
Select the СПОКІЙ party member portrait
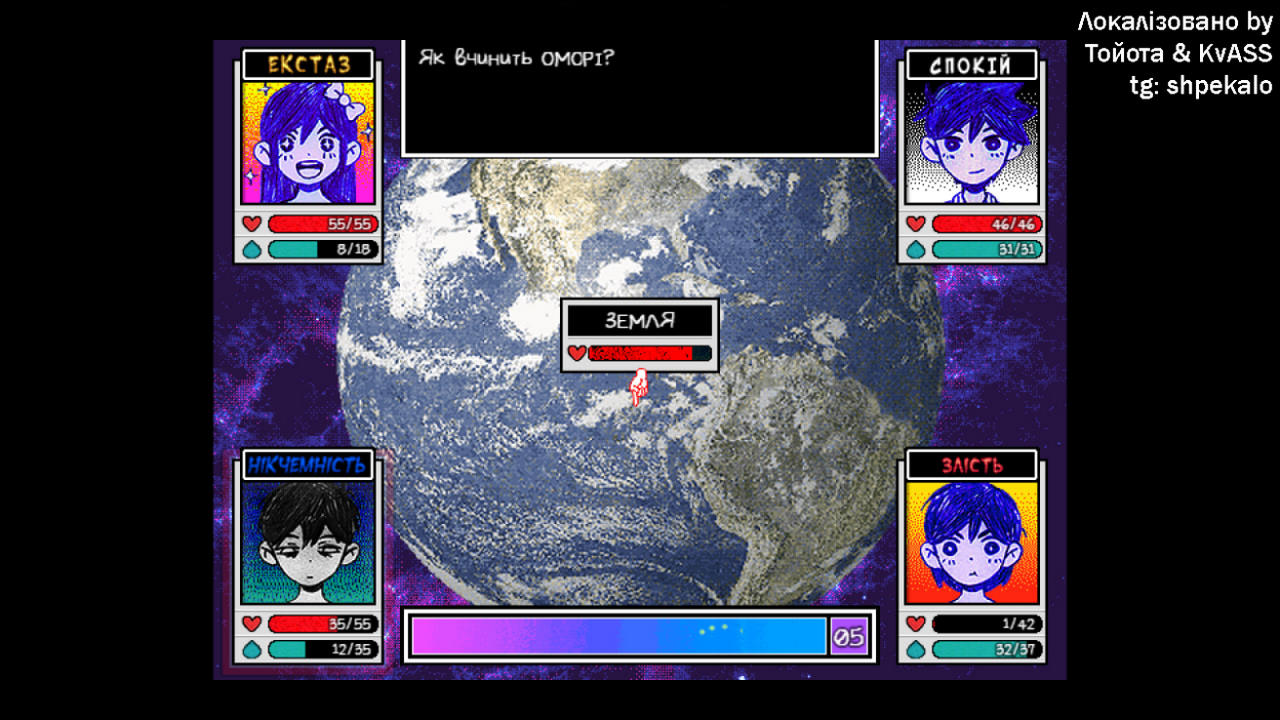click(x=972, y=143)
